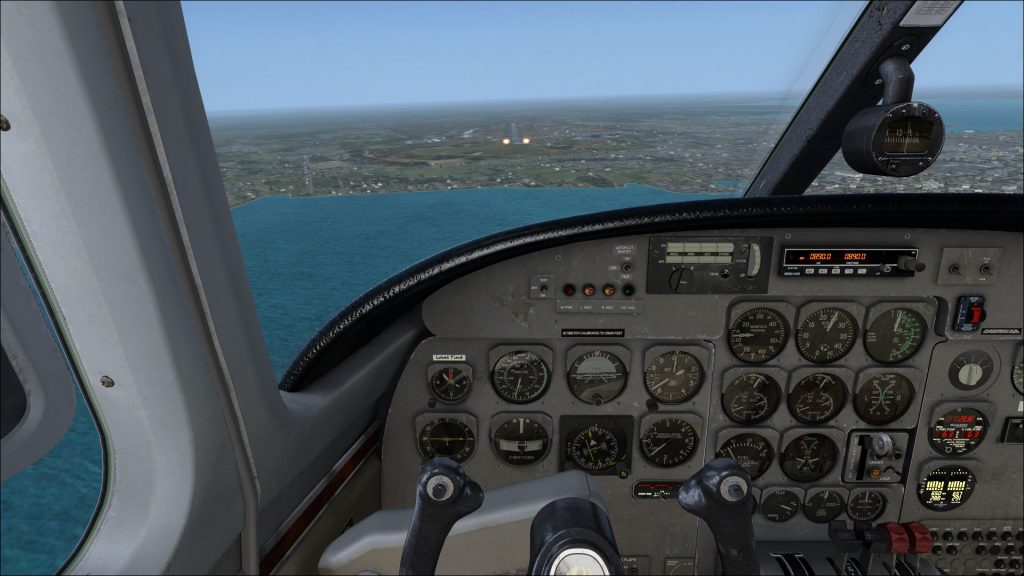This screenshot has height=576, width=1024.
Task: Flip the Autopilot Master switch
Action: 626,266
